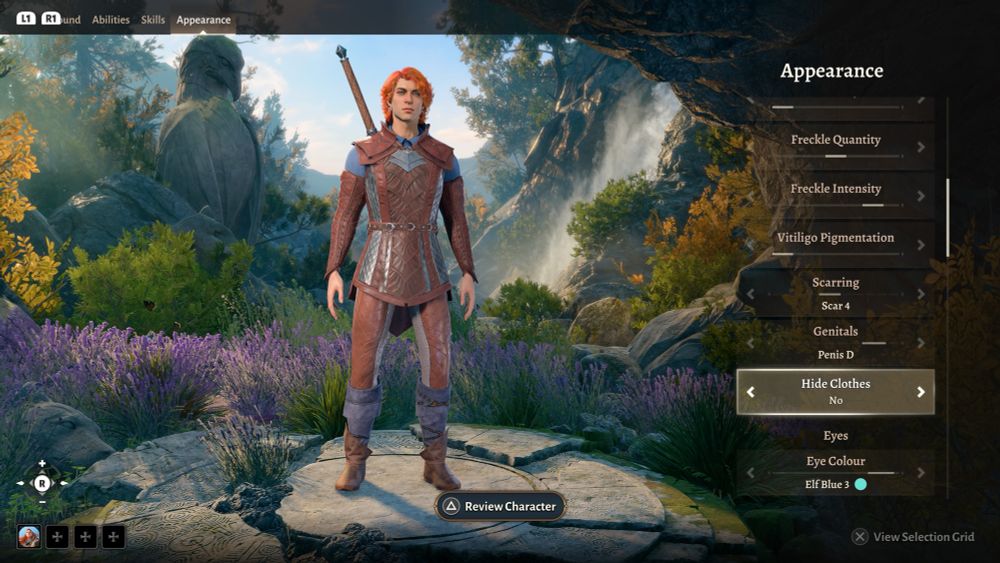
Task: Select the red-haired character portrait
Action: pyautogui.click(x=29, y=537)
